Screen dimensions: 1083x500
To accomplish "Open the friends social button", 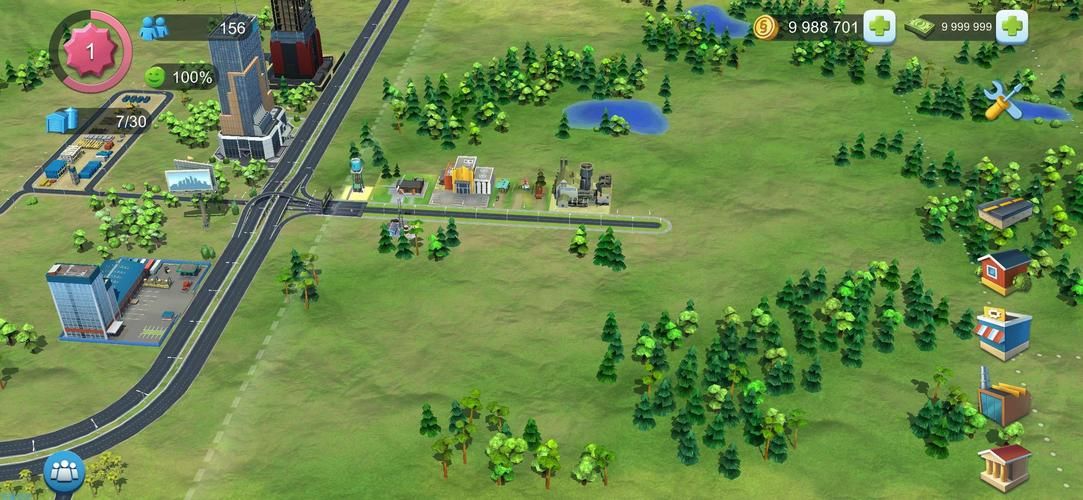I will (64, 472).
